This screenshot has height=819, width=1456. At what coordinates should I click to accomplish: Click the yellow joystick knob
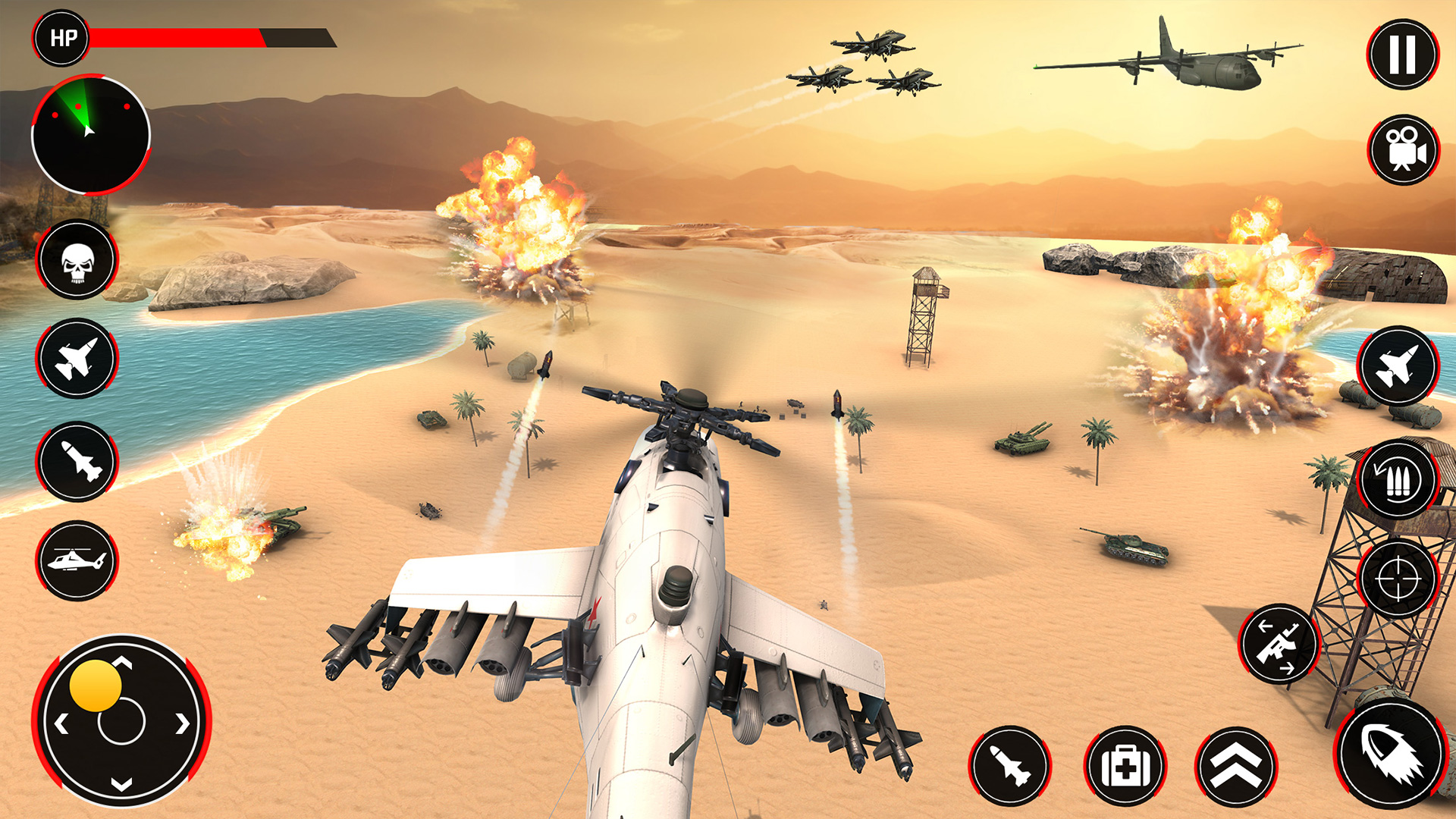96,686
